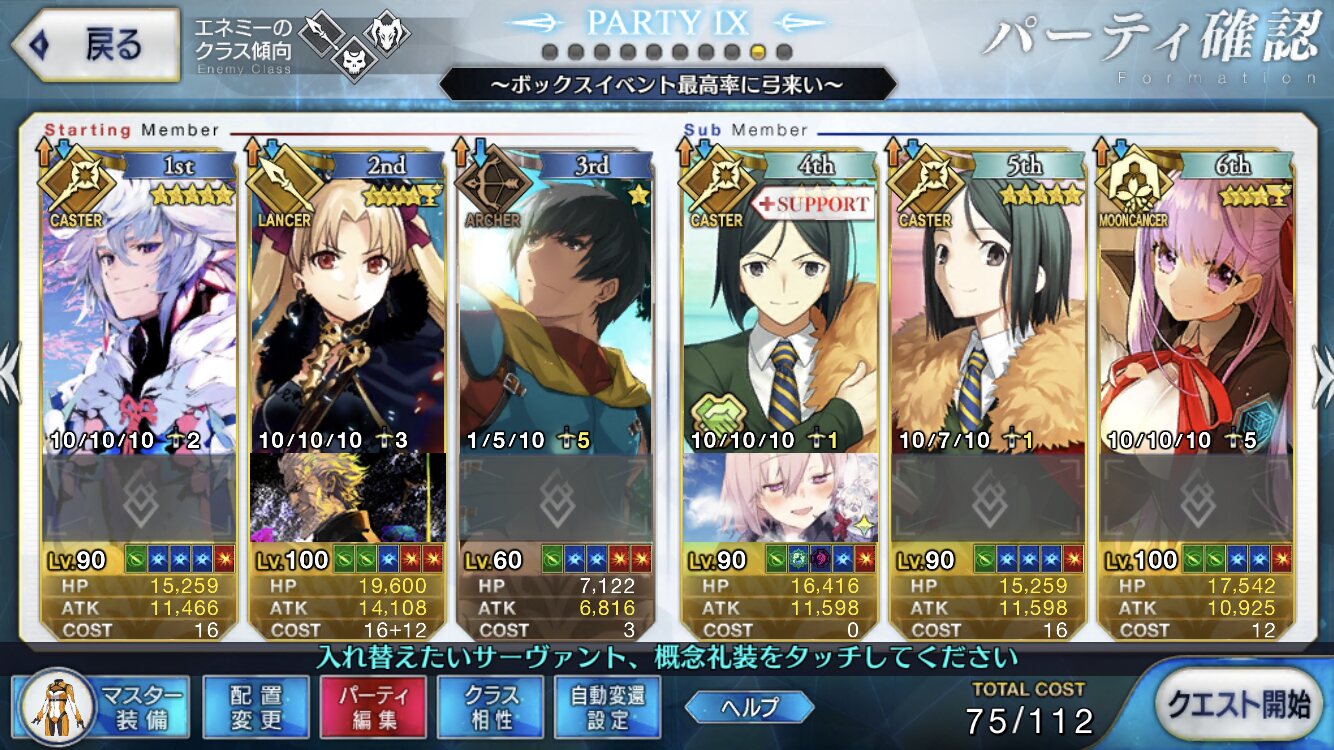Start the quest with クエスト開始

[1237, 705]
